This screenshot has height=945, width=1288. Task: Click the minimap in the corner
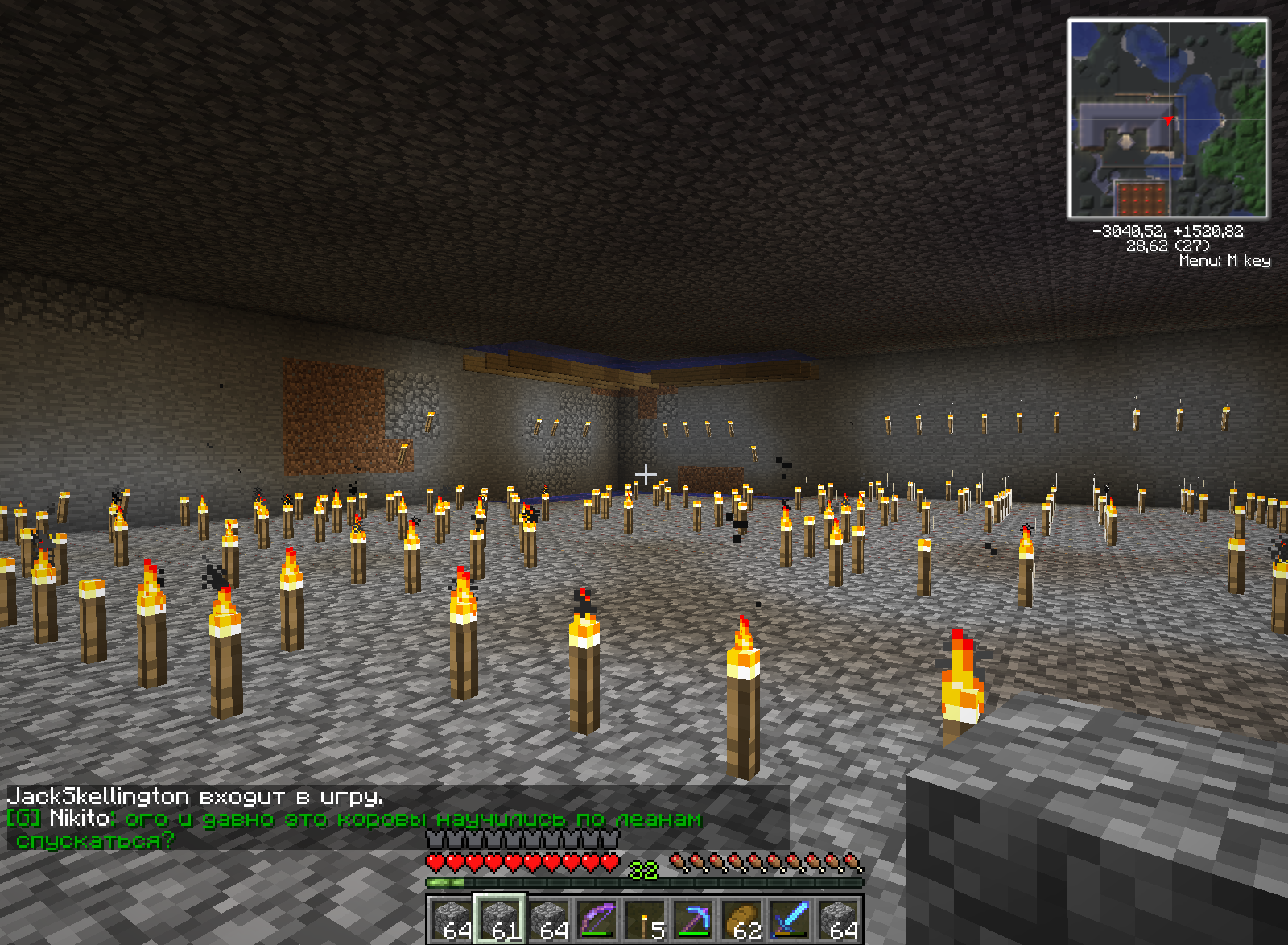click(1167, 119)
